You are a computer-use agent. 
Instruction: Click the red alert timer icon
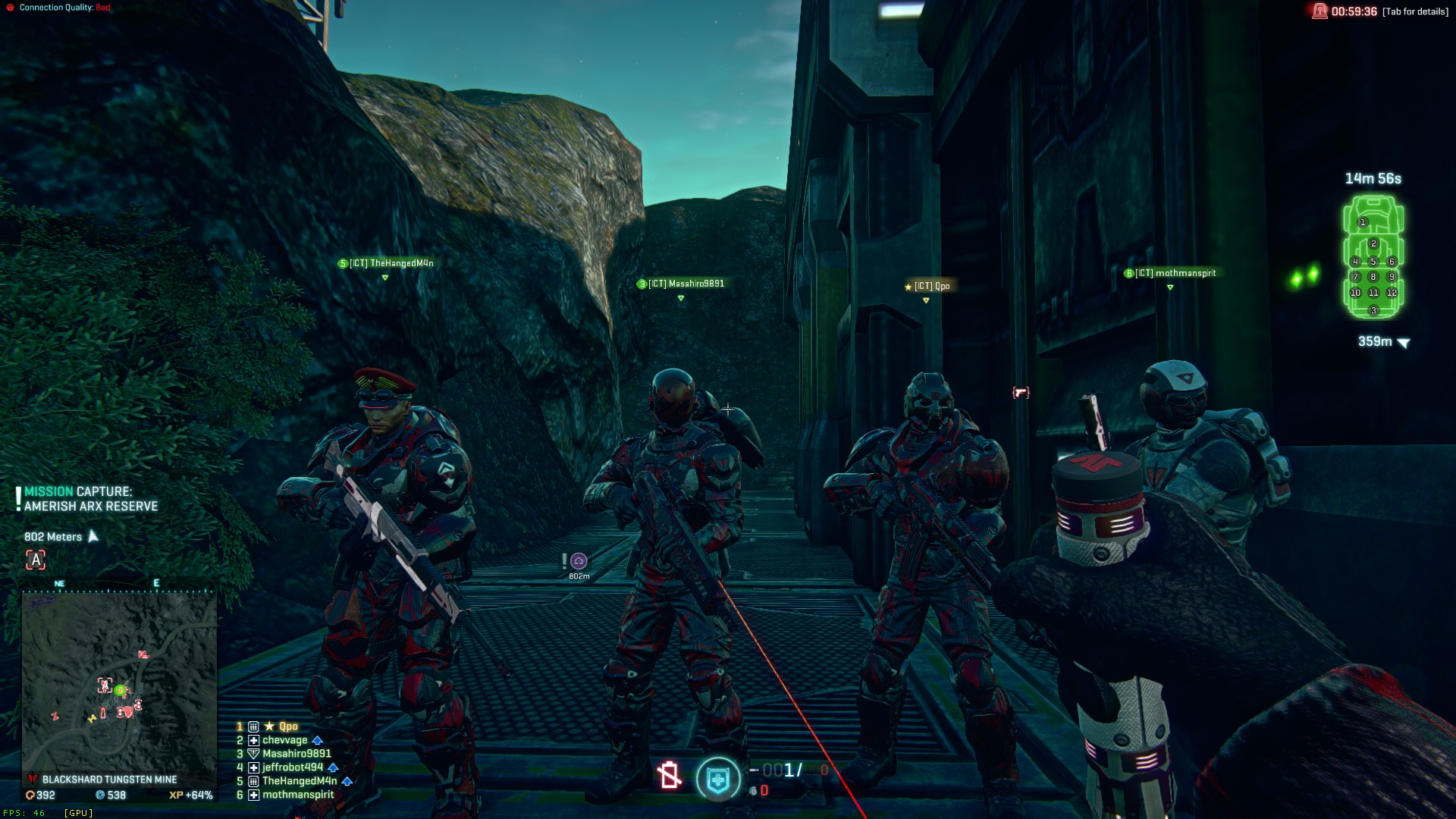pyautogui.click(x=1320, y=11)
